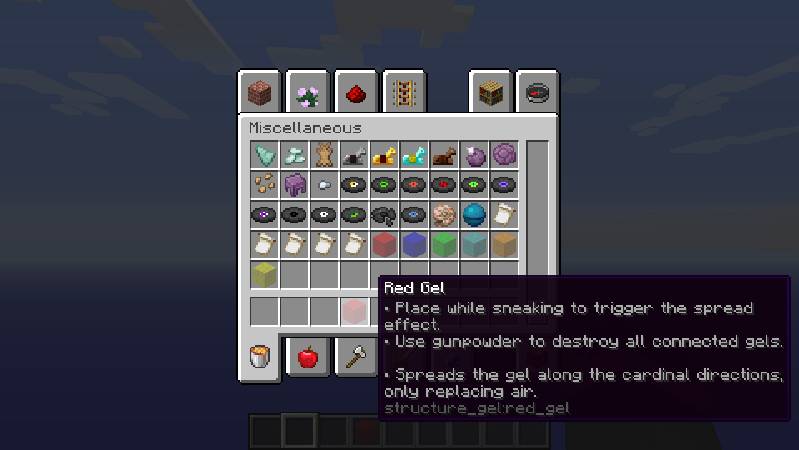Select the Miscellaneous lava bucket tab

[x=260, y=356]
